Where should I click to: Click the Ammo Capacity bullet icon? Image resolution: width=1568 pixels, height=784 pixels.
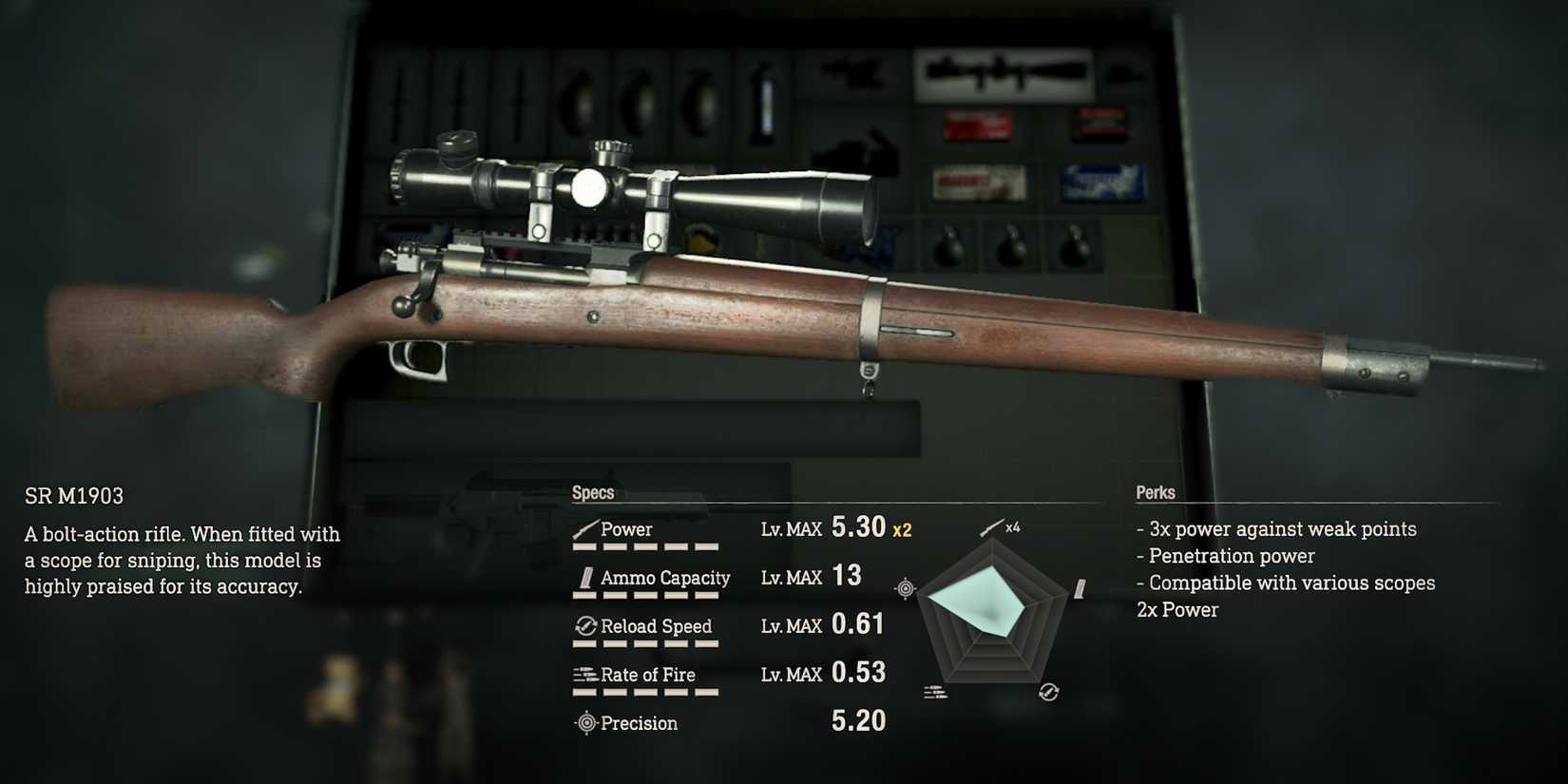tap(585, 576)
